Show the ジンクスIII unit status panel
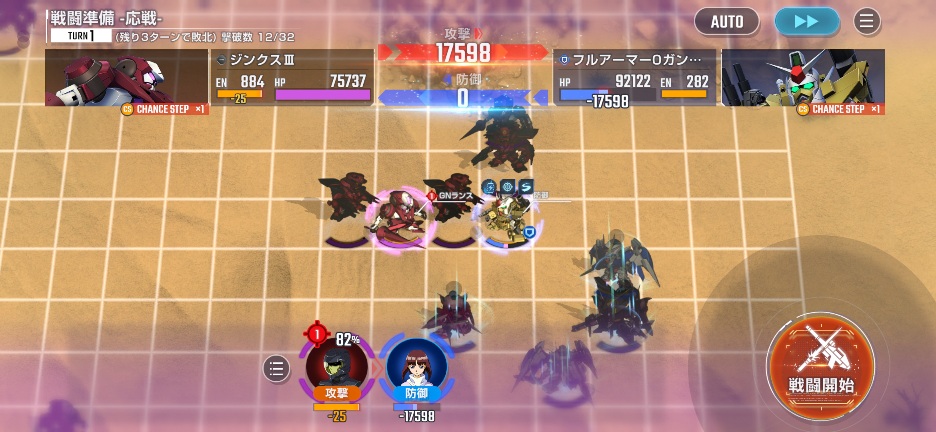Screen dimensions: 936x432 292,78
